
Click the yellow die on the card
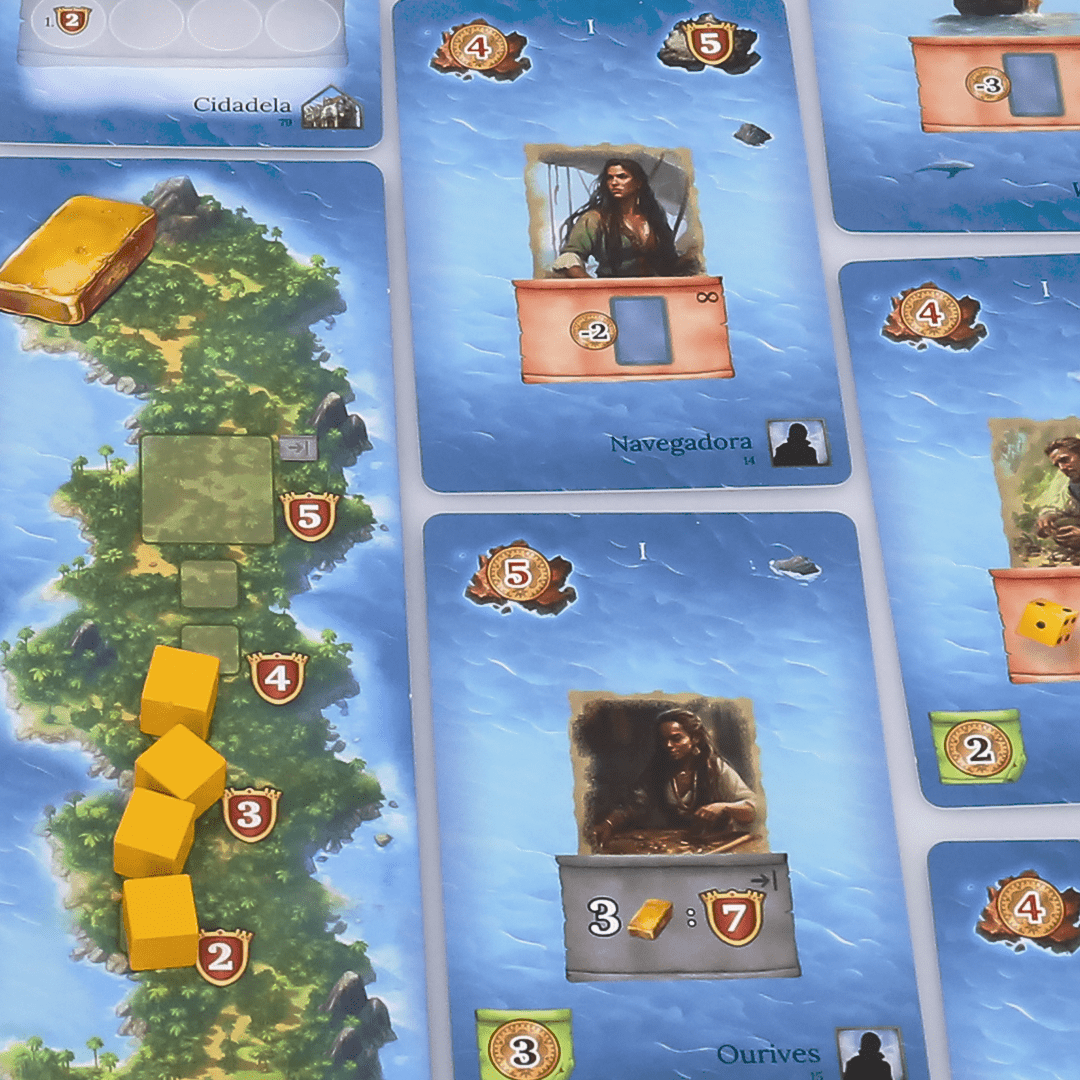(x=1046, y=622)
